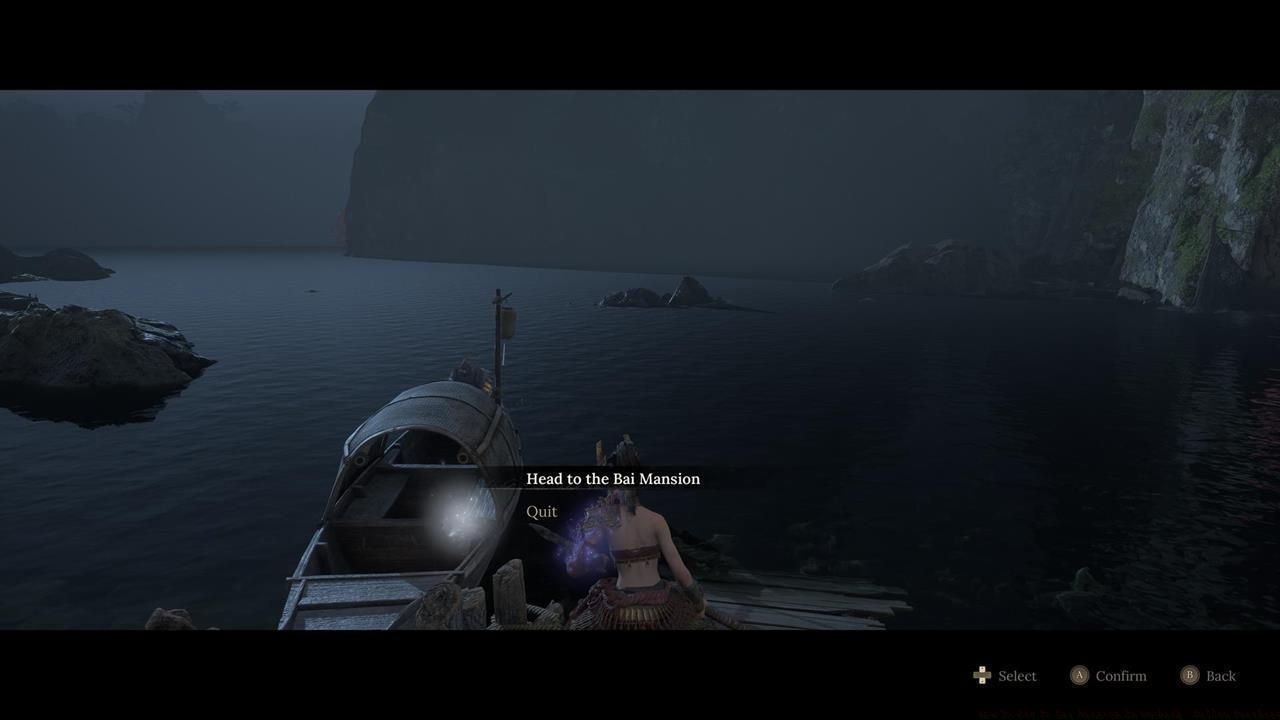Click the Confirm label text

pos(1121,675)
